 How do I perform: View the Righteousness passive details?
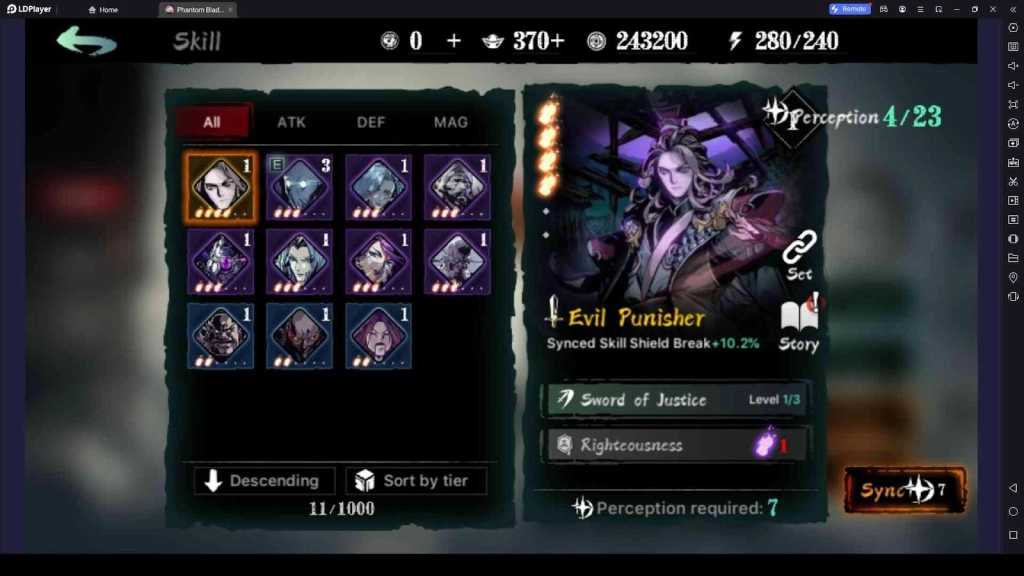coord(676,445)
